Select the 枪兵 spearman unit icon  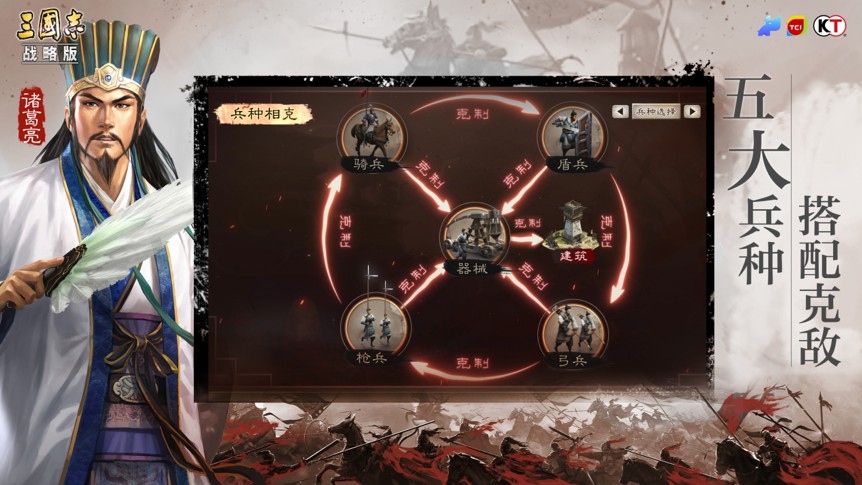click(x=370, y=326)
